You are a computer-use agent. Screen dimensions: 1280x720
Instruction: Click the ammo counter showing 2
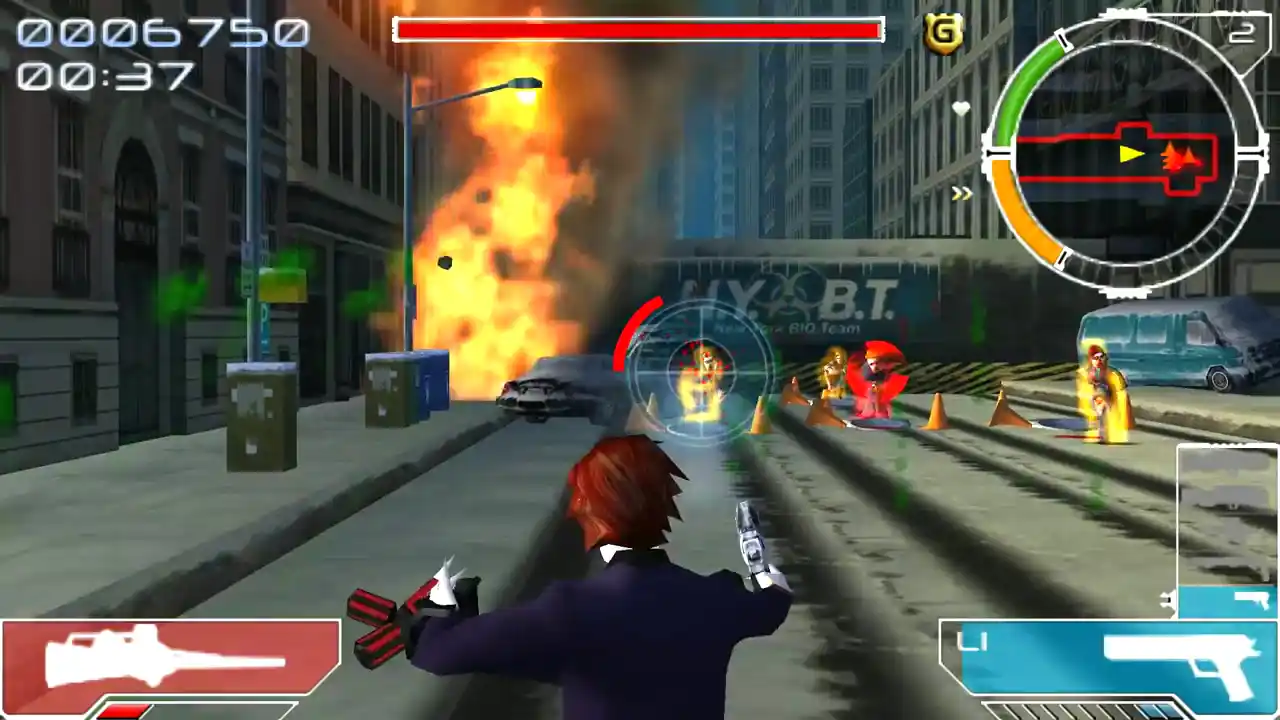(x=1244, y=31)
